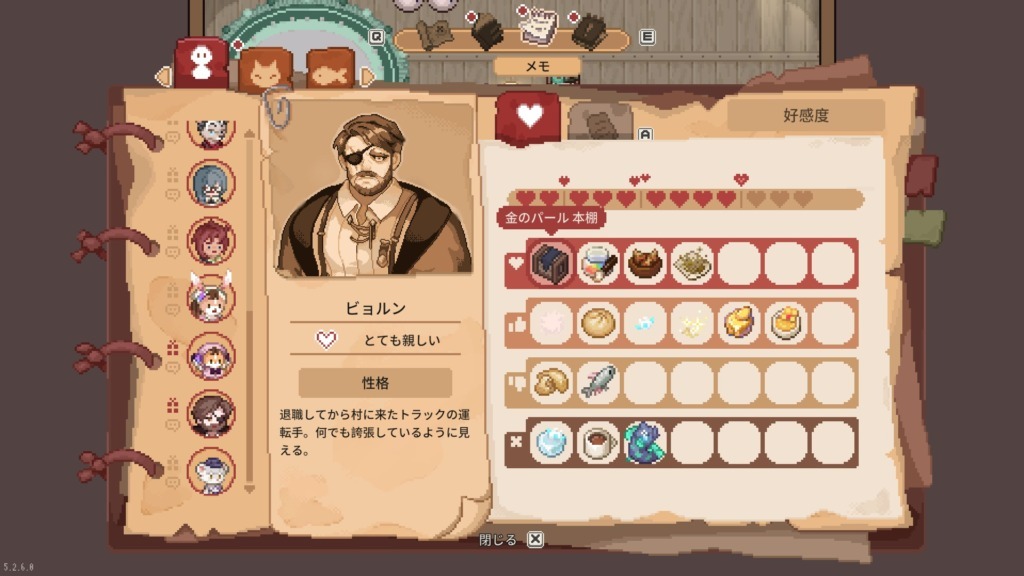The image size is (1024, 576).
Task: Open the backpack icon in top bar
Action: click(485, 31)
